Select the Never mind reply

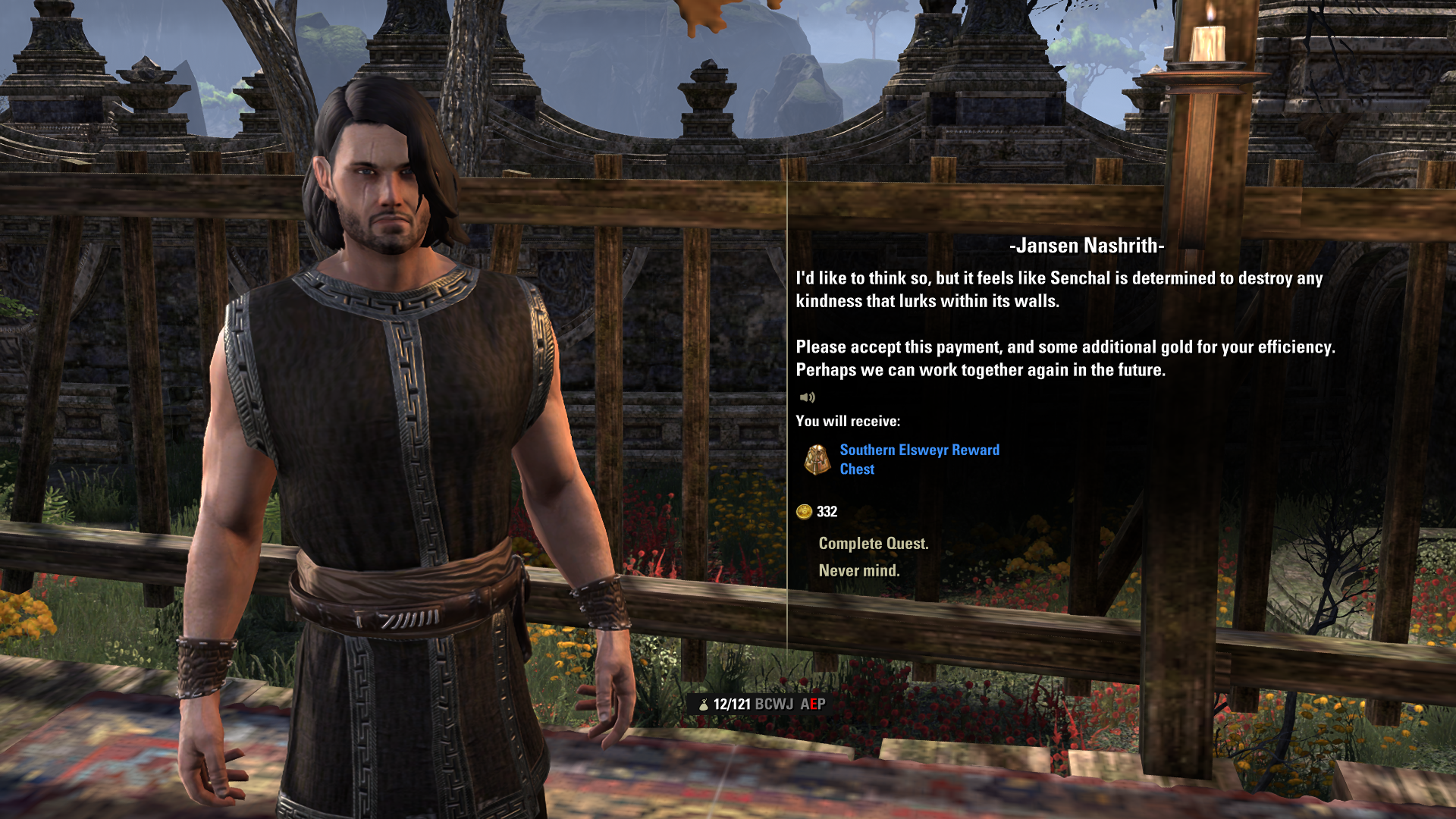click(x=858, y=571)
